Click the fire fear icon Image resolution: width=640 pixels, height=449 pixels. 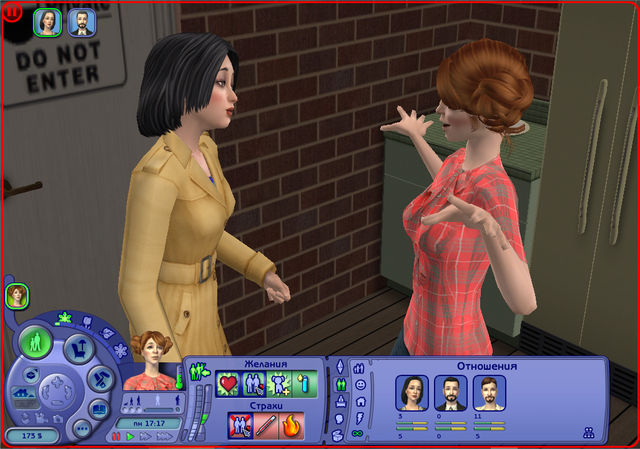[x=292, y=426]
